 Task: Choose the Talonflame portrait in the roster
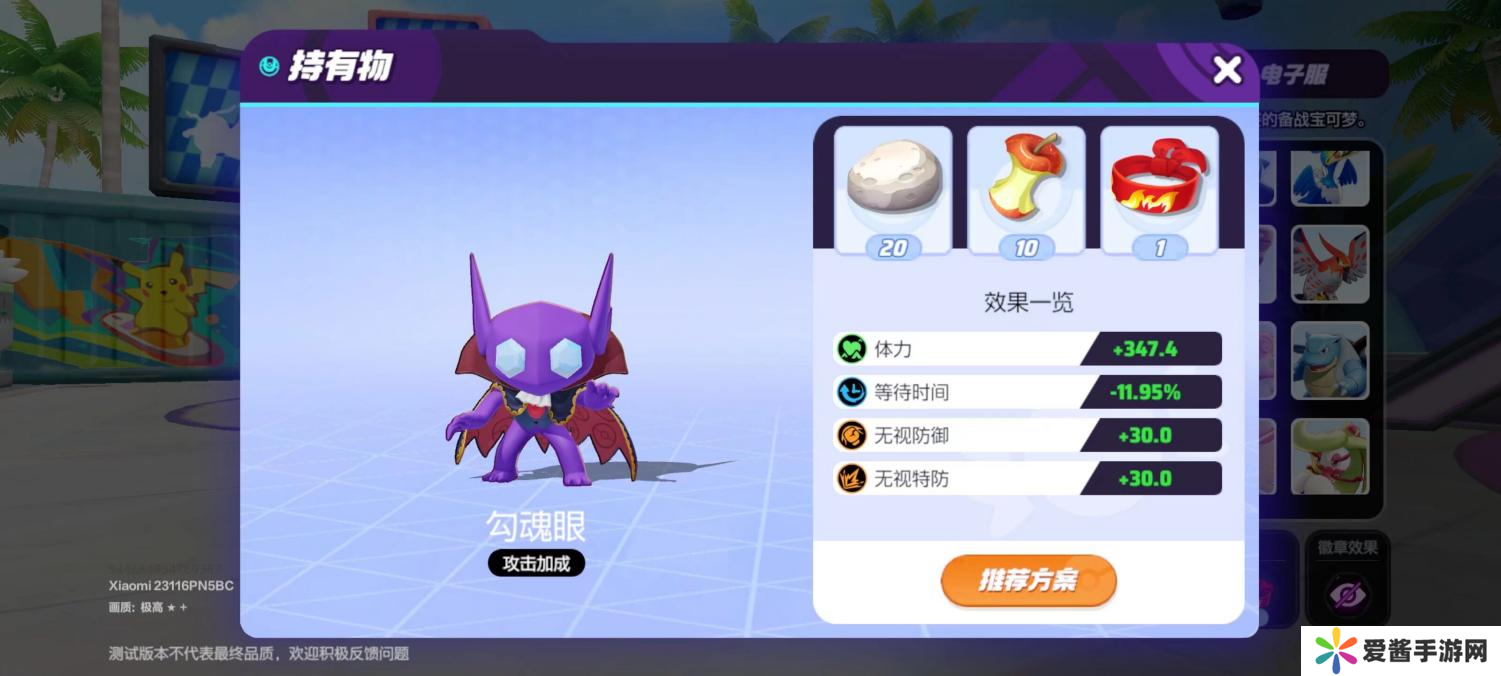(x=1329, y=263)
